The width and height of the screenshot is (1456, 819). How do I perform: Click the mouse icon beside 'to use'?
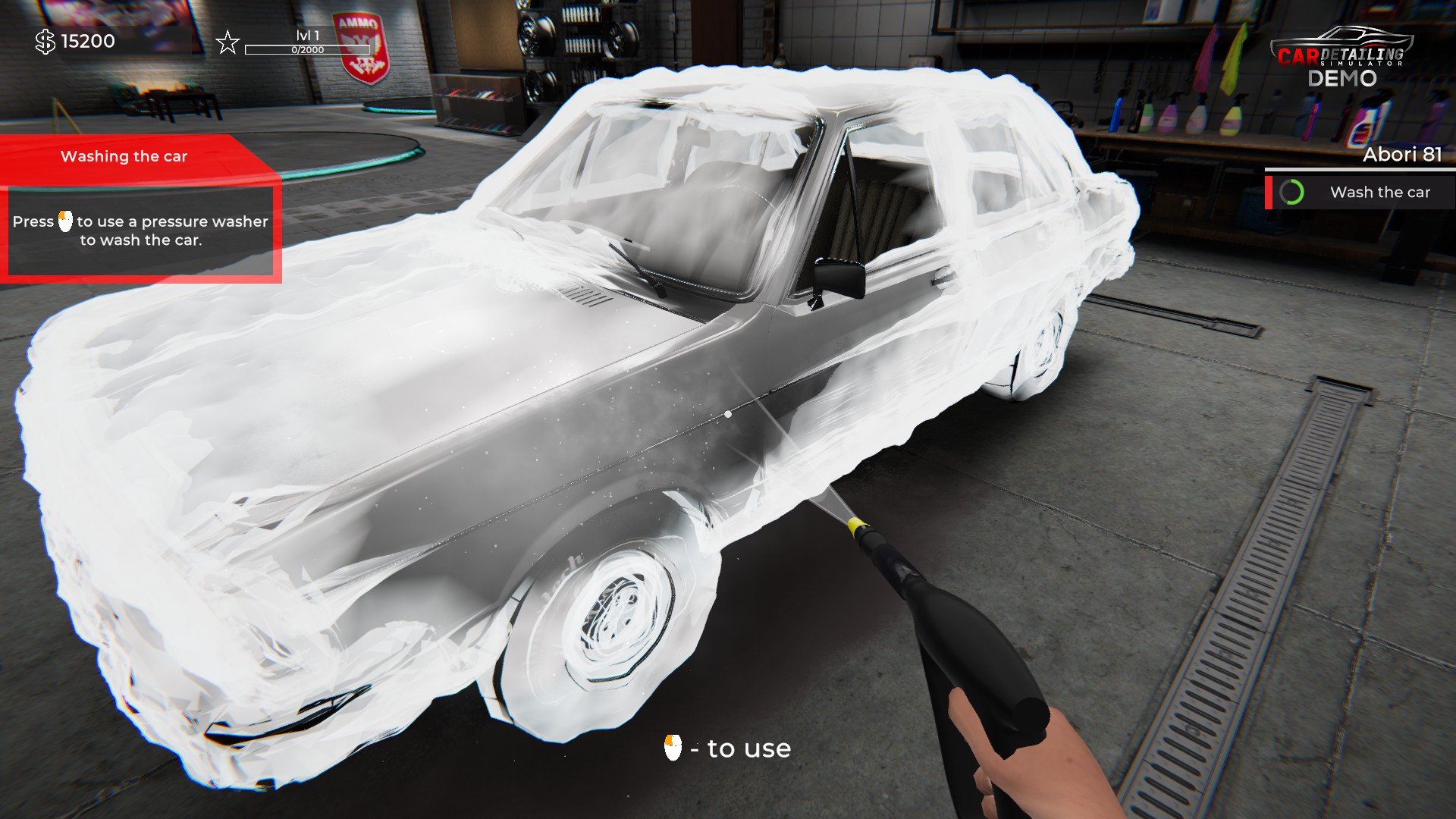tap(673, 748)
